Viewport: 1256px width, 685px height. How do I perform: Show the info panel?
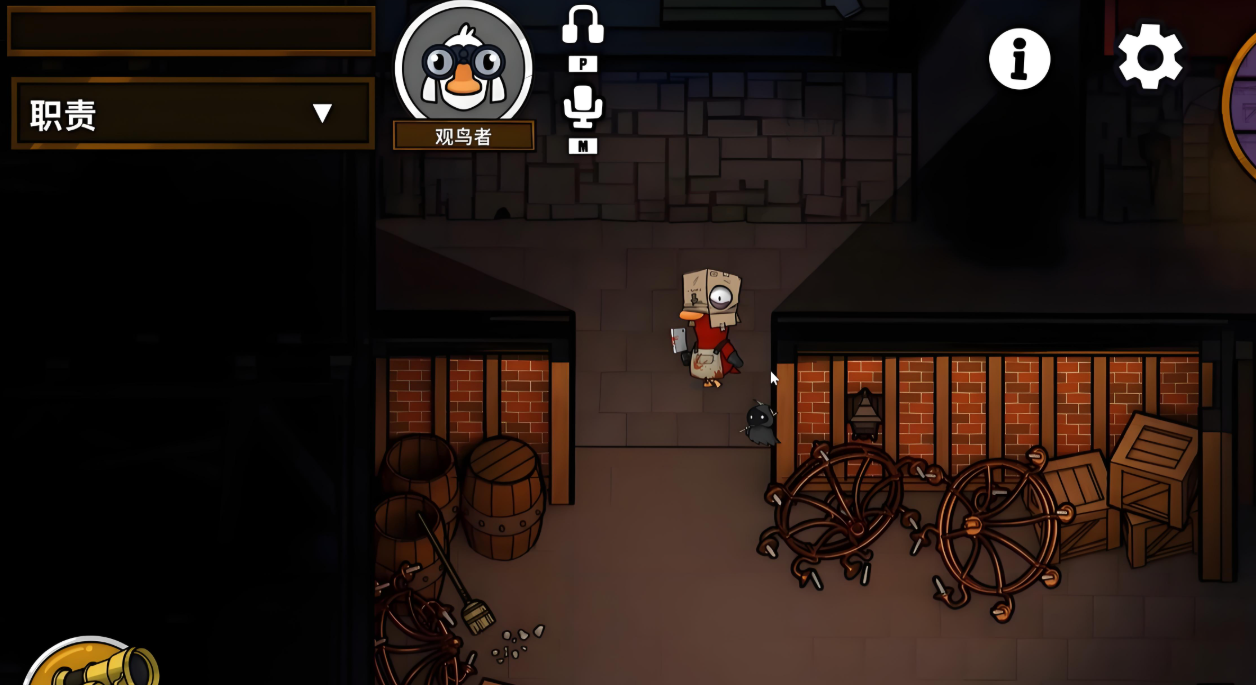(x=1019, y=59)
